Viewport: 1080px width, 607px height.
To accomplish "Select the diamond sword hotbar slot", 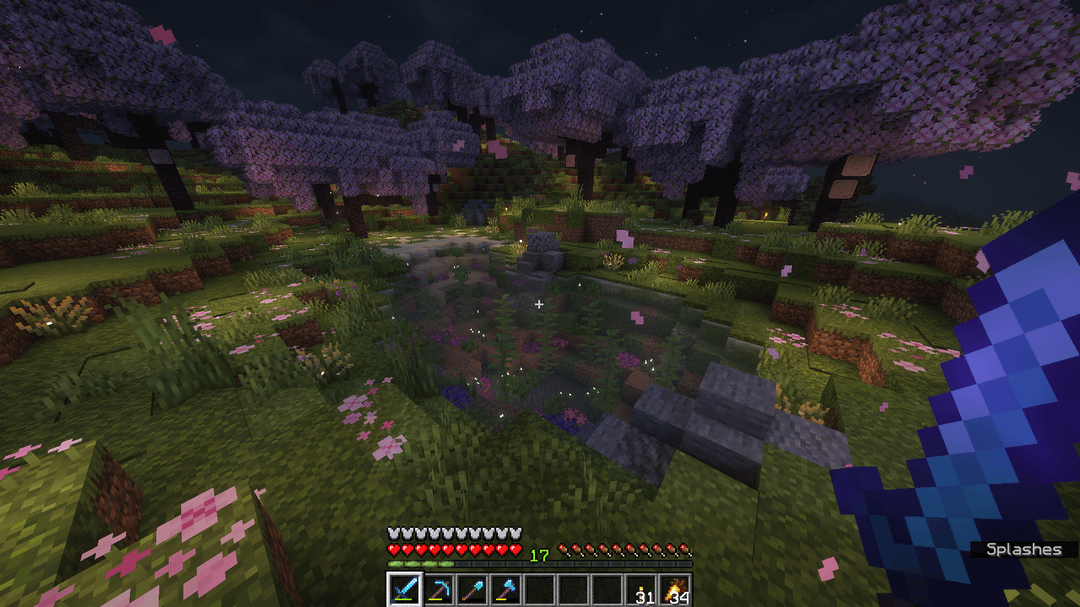I will pos(403,590).
